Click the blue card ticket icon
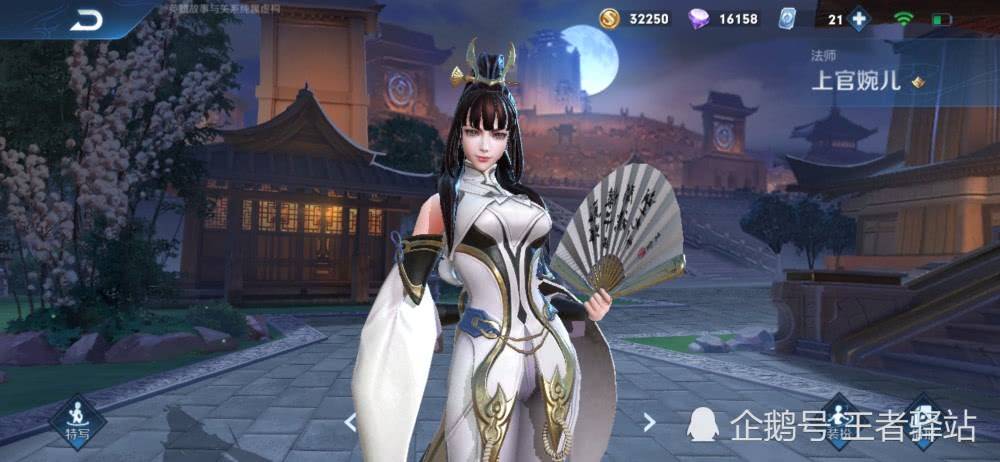This screenshot has width=1000, height=462. click(x=785, y=19)
